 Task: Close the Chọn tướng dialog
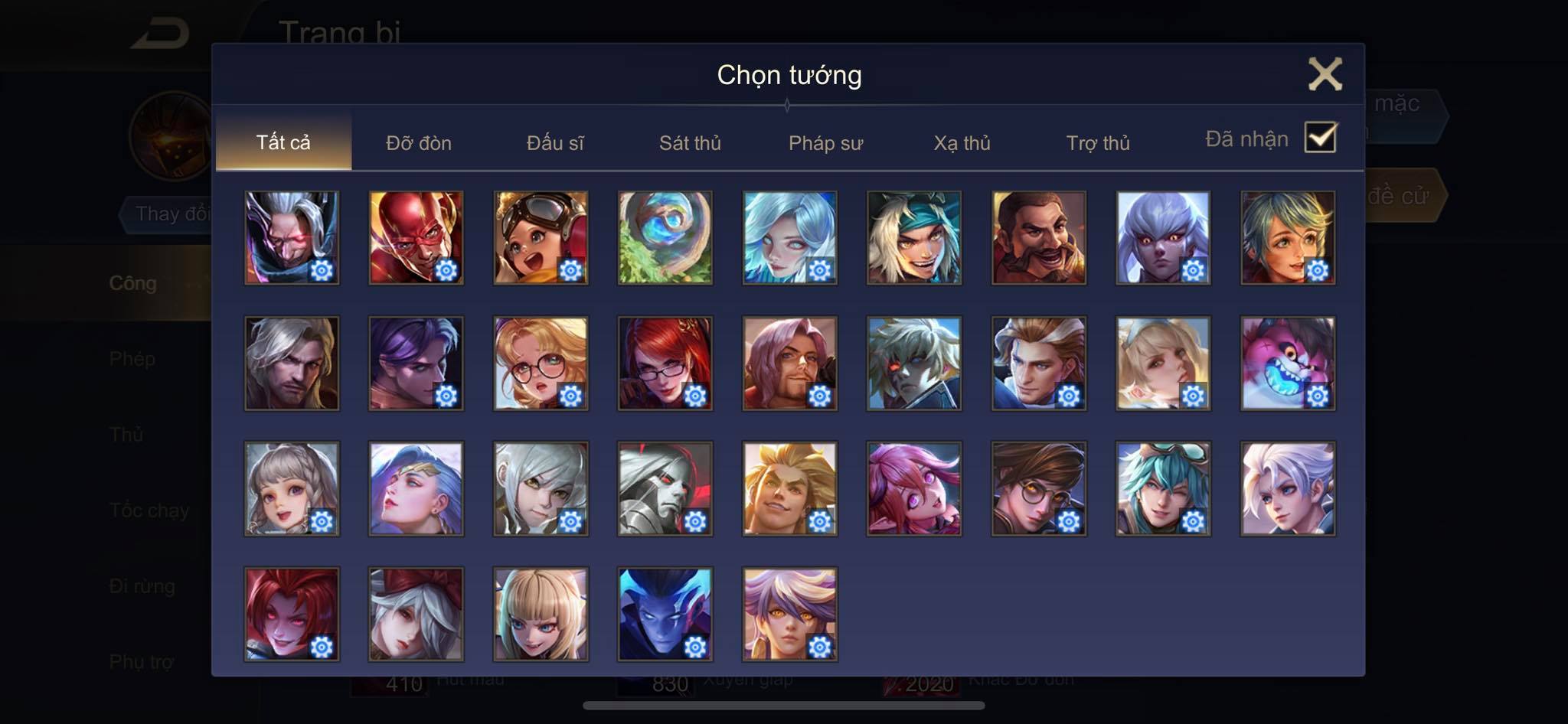point(1325,74)
